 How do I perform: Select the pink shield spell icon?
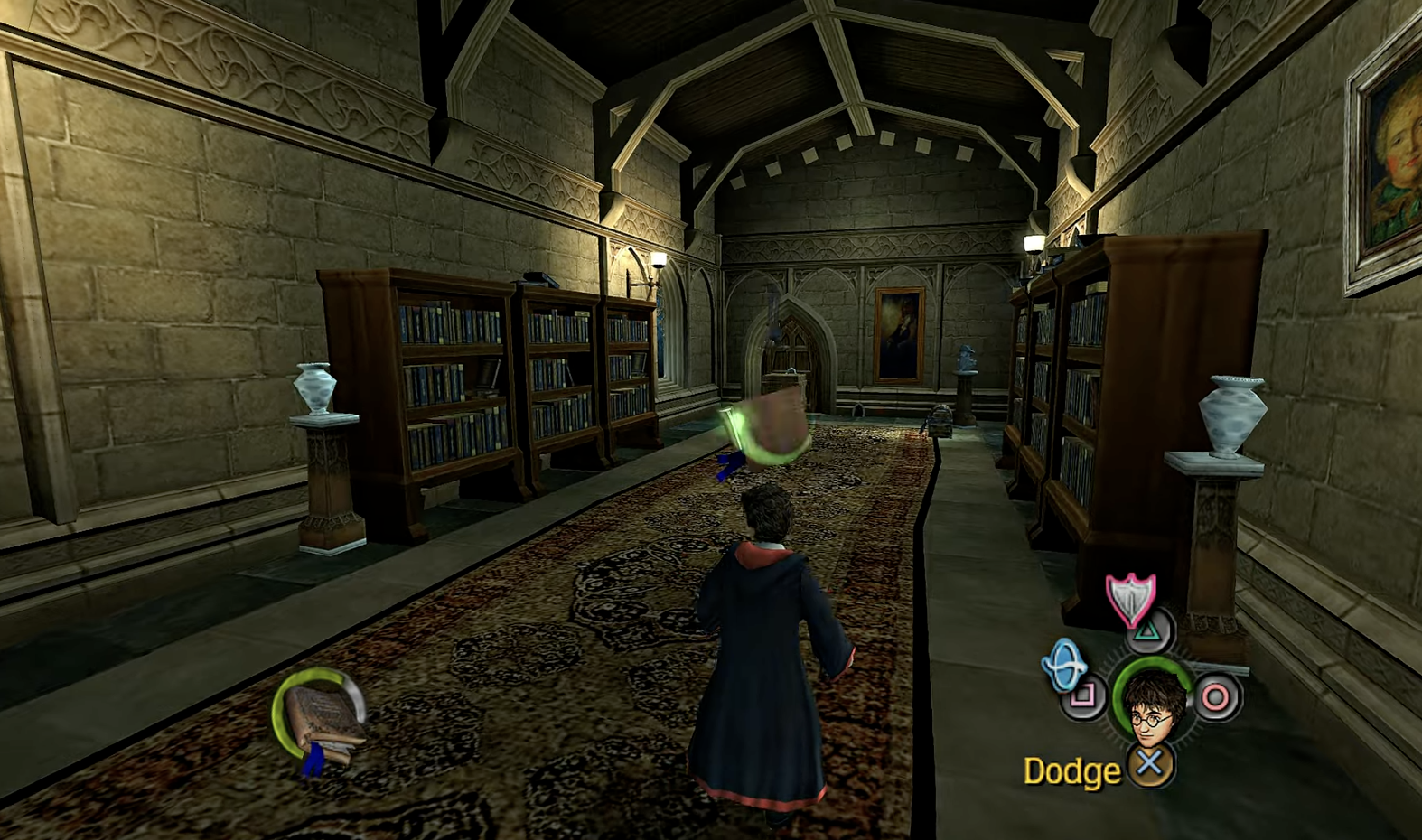click(x=1130, y=598)
